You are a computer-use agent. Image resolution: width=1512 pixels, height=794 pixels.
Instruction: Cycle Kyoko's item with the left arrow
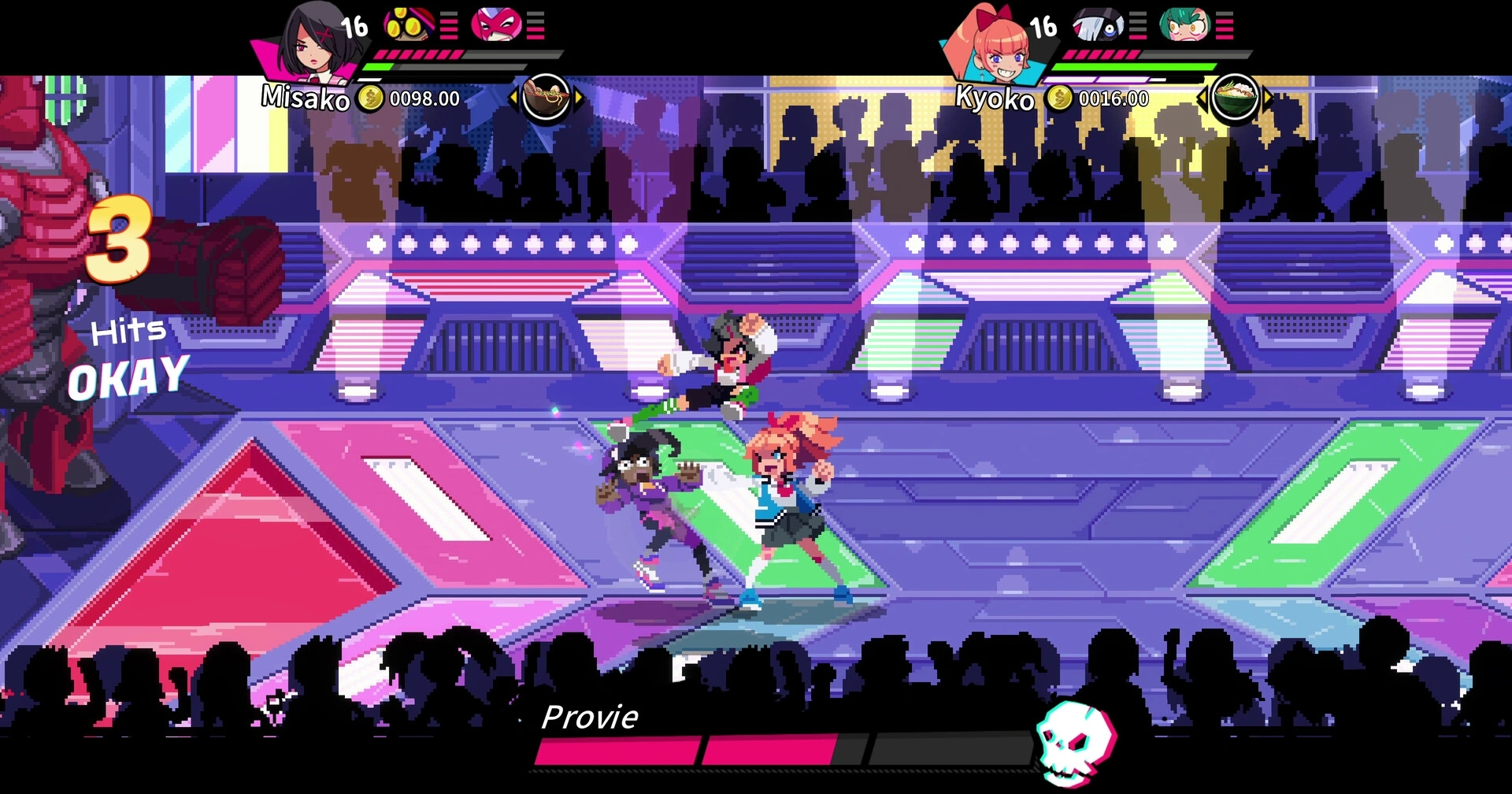point(1202,98)
